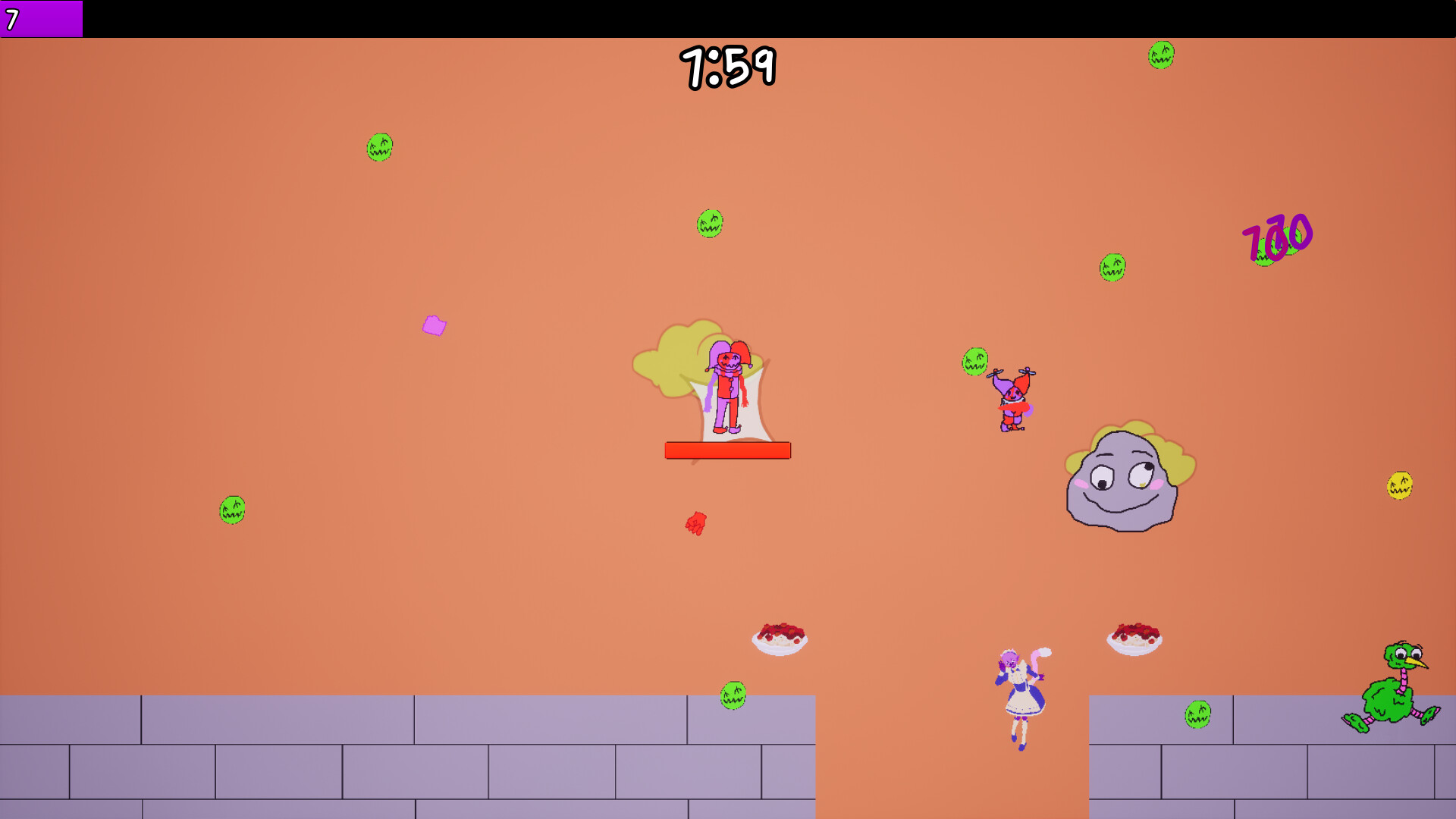Click the pink paper scrap floating on the left
Image resolution: width=1456 pixels, height=819 pixels.
coord(433,326)
